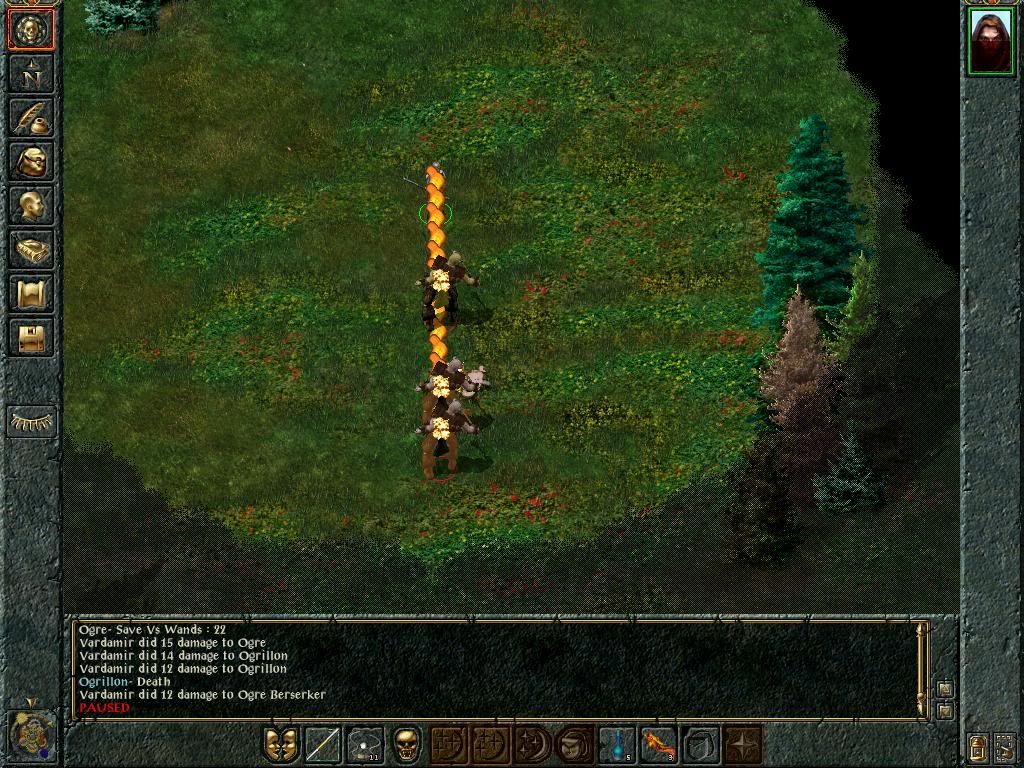Open the area map with the N compass button

click(x=32, y=73)
